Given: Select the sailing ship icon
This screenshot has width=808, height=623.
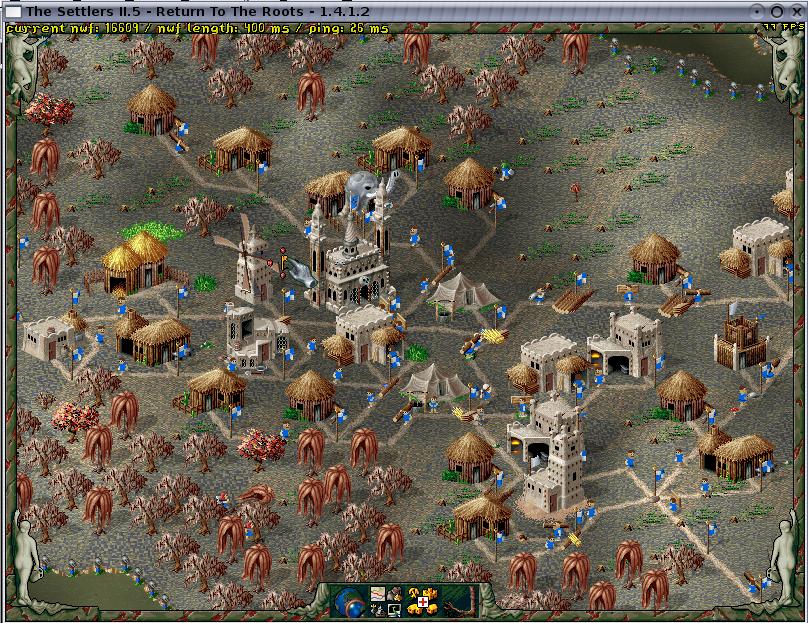Looking at the screenshot, I should tap(377, 610).
